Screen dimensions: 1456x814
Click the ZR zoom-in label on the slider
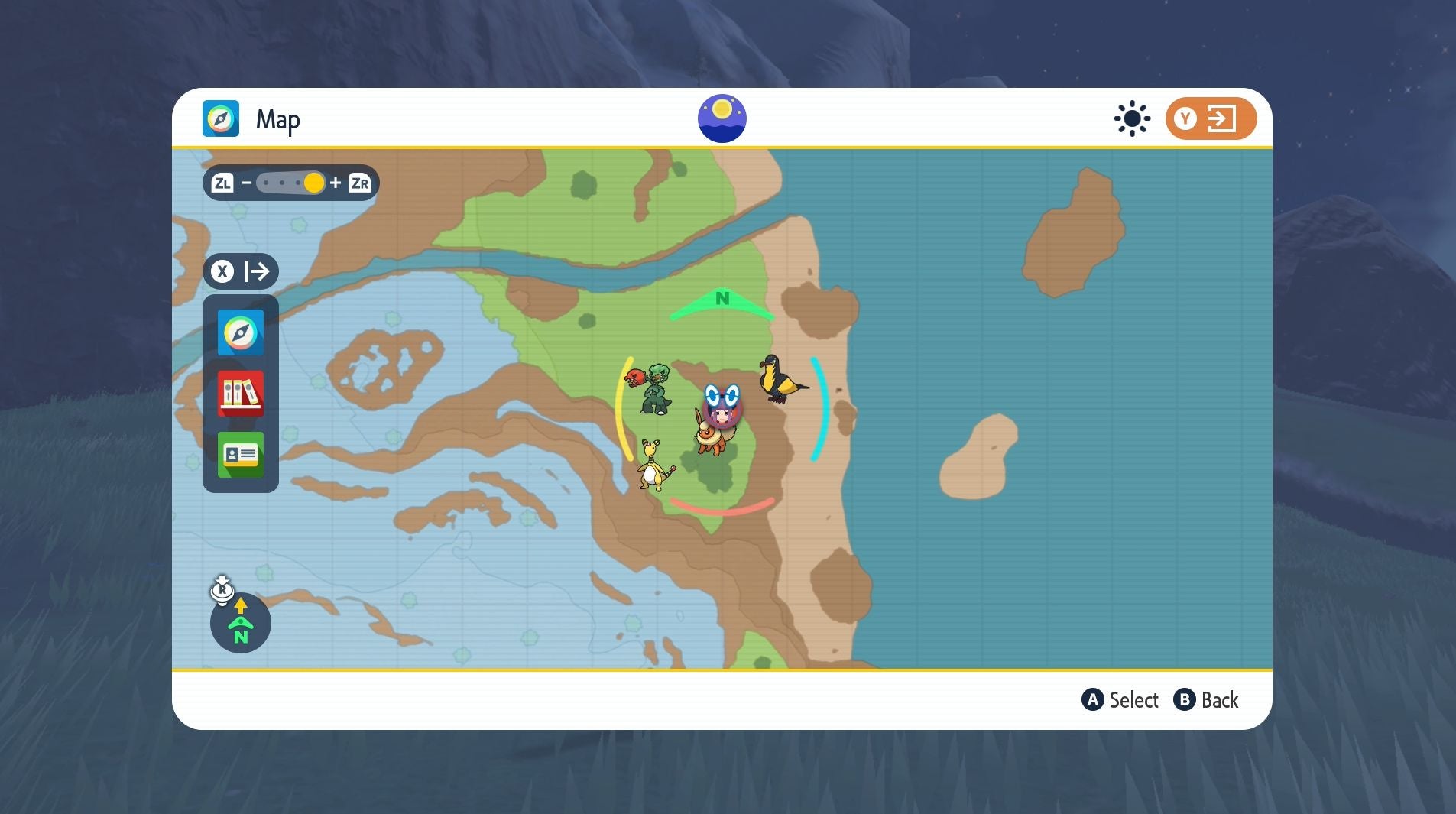(x=360, y=182)
